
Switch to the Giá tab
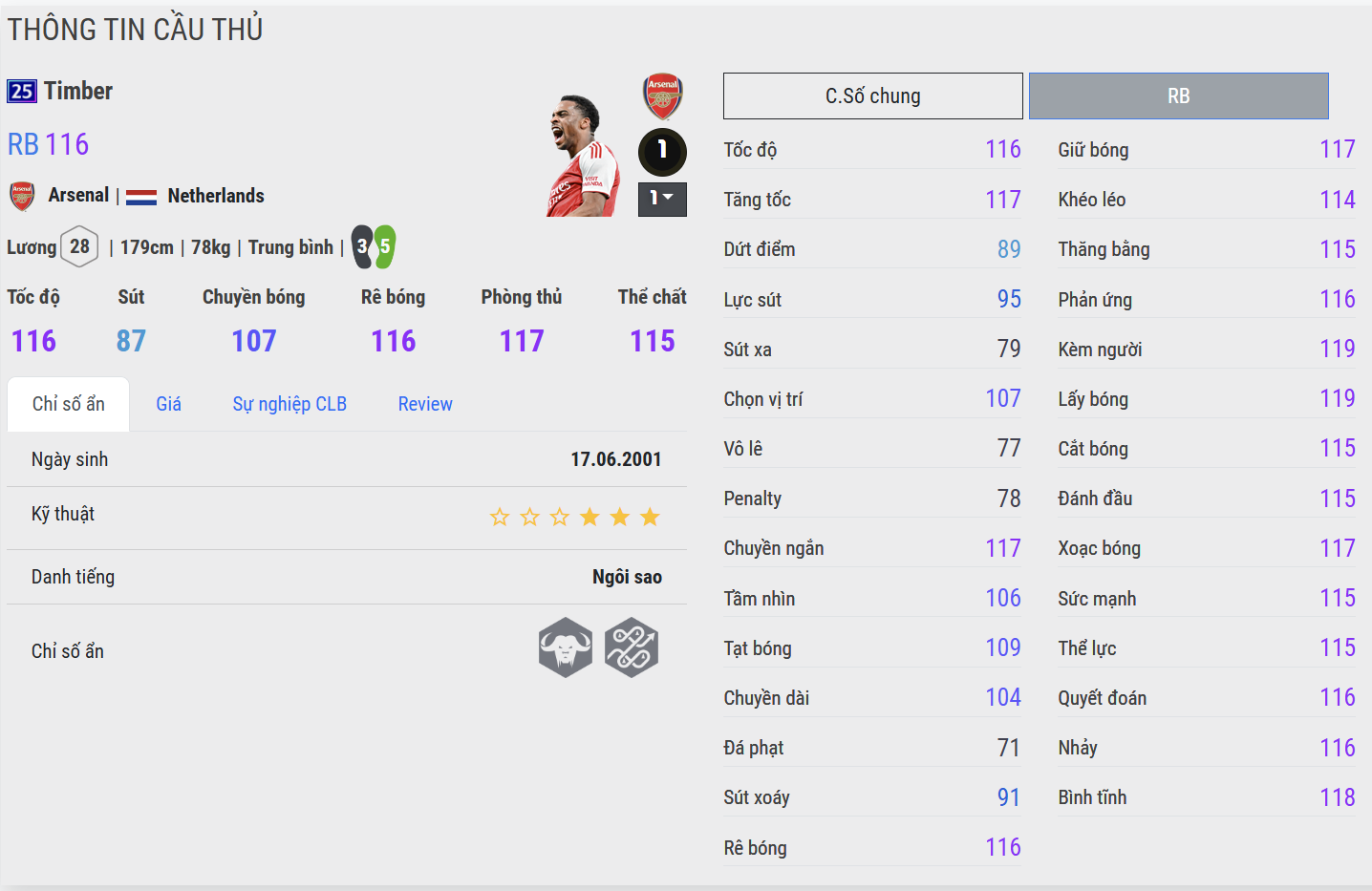click(168, 404)
